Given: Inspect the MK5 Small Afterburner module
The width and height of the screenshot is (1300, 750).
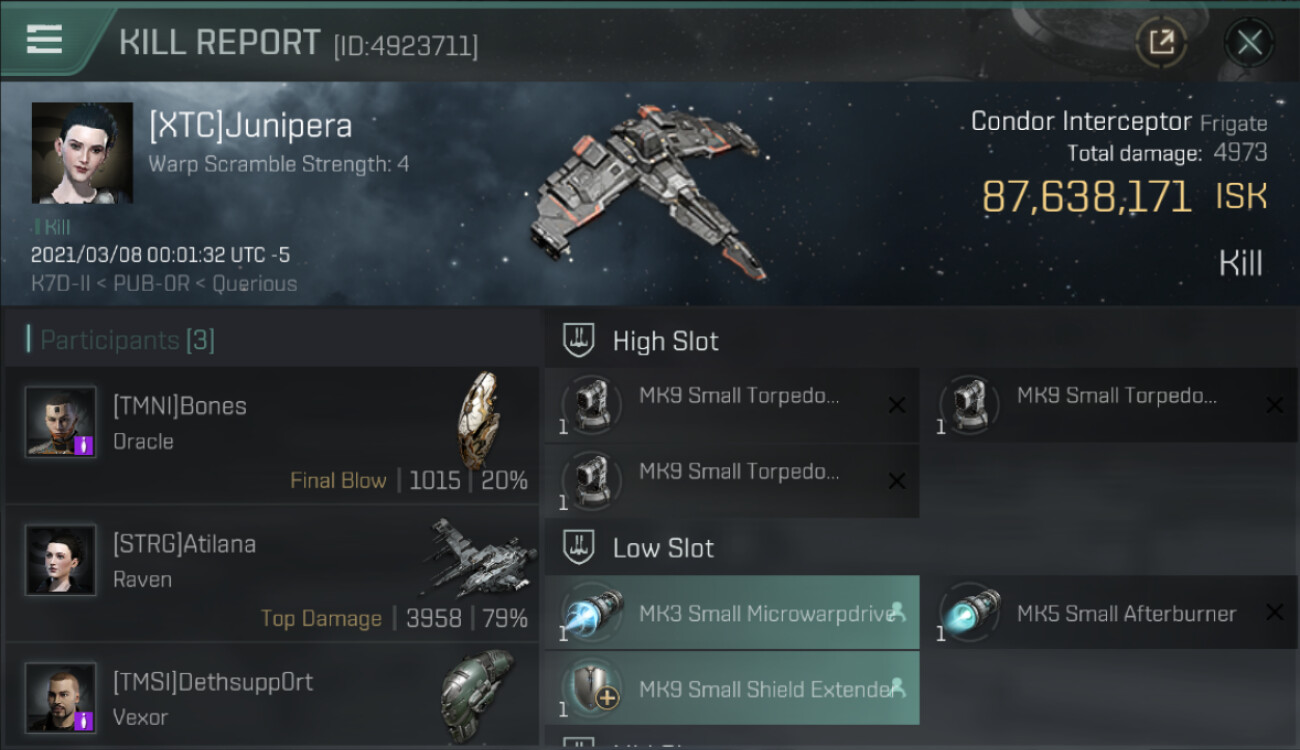Looking at the screenshot, I should (x=1110, y=613).
